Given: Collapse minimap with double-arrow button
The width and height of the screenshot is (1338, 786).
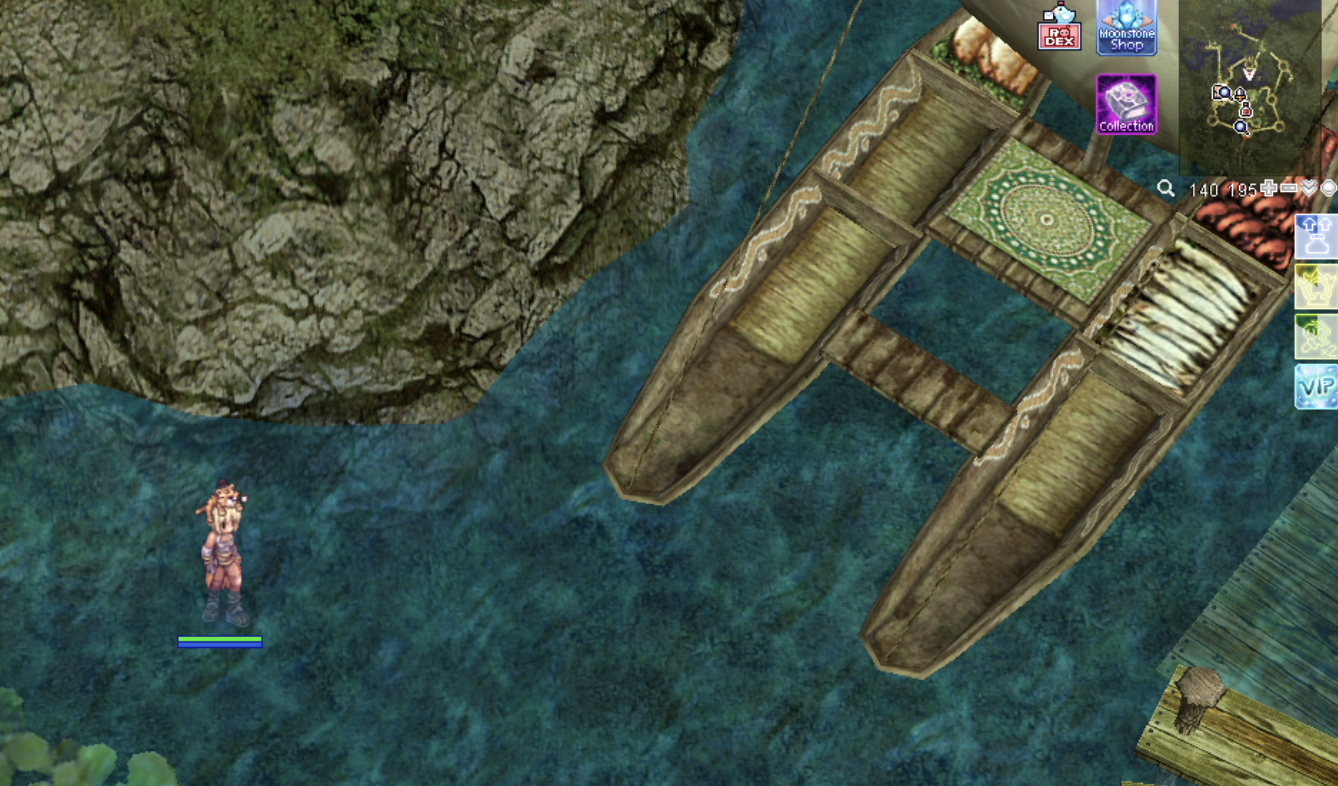Looking at the screenshot, I should click(x=1309, y=188).
